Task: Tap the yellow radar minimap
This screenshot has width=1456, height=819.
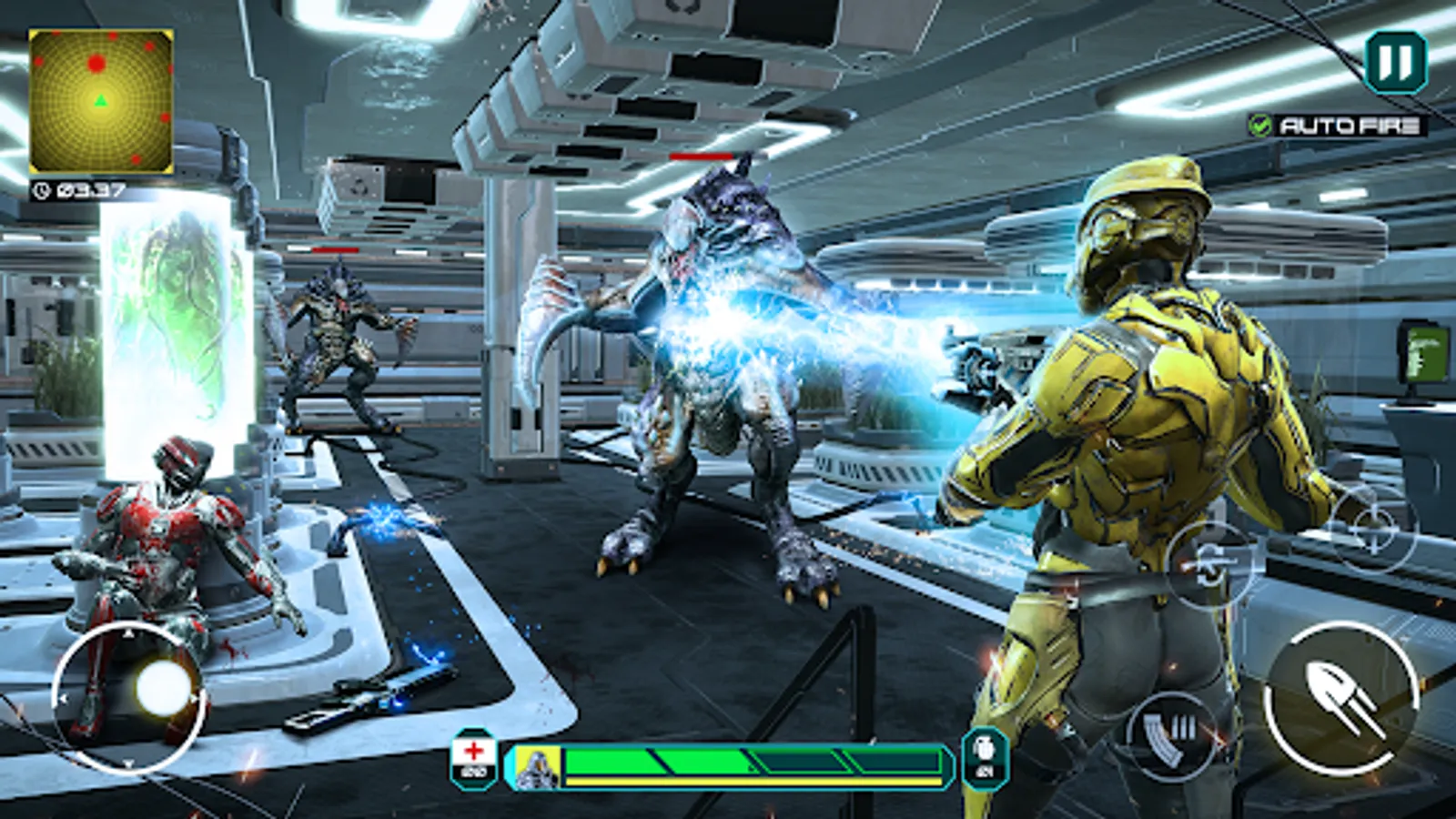Action: coord(101,101)
